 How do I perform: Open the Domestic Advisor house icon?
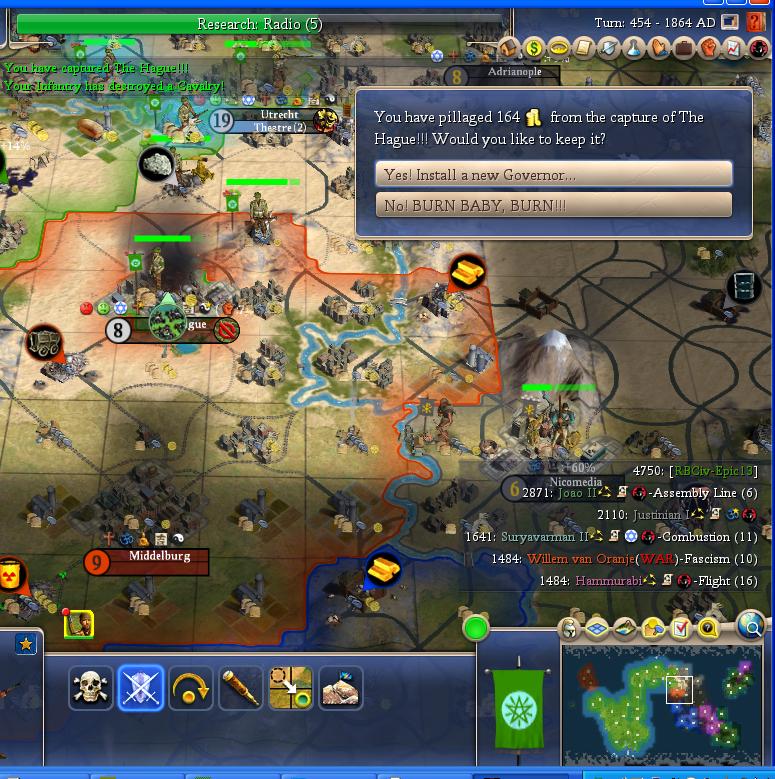(509, 48)
